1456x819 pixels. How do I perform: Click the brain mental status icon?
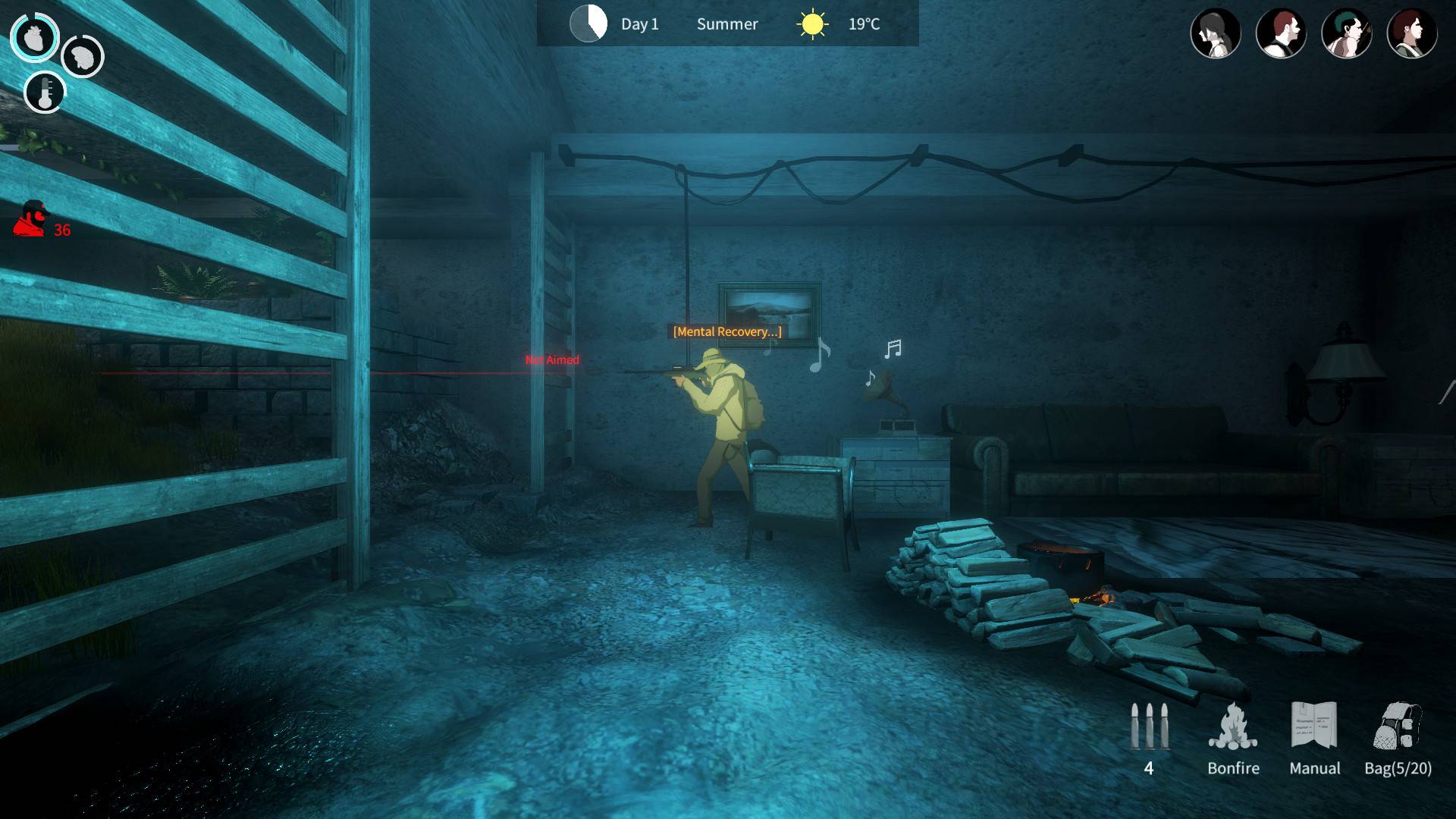click(x=82, y=56)
